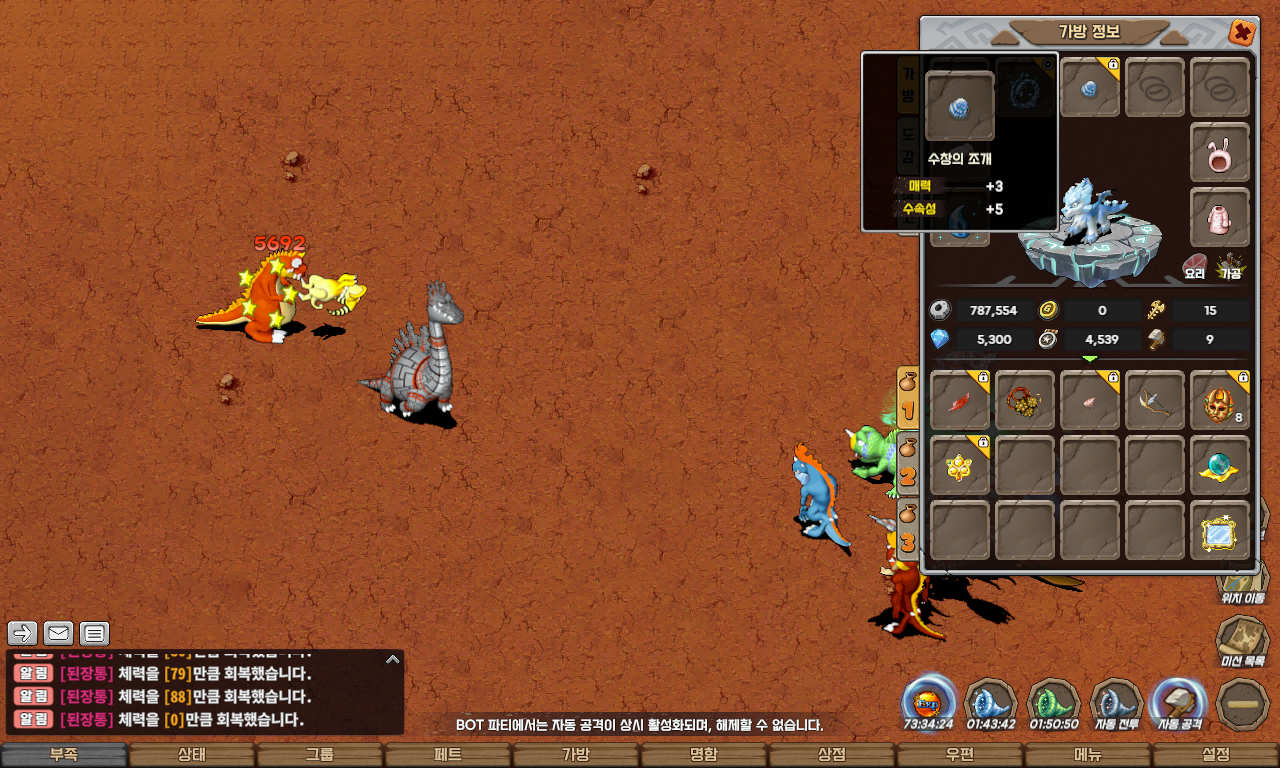Open the 가공 crafting option

[1229, 266]
